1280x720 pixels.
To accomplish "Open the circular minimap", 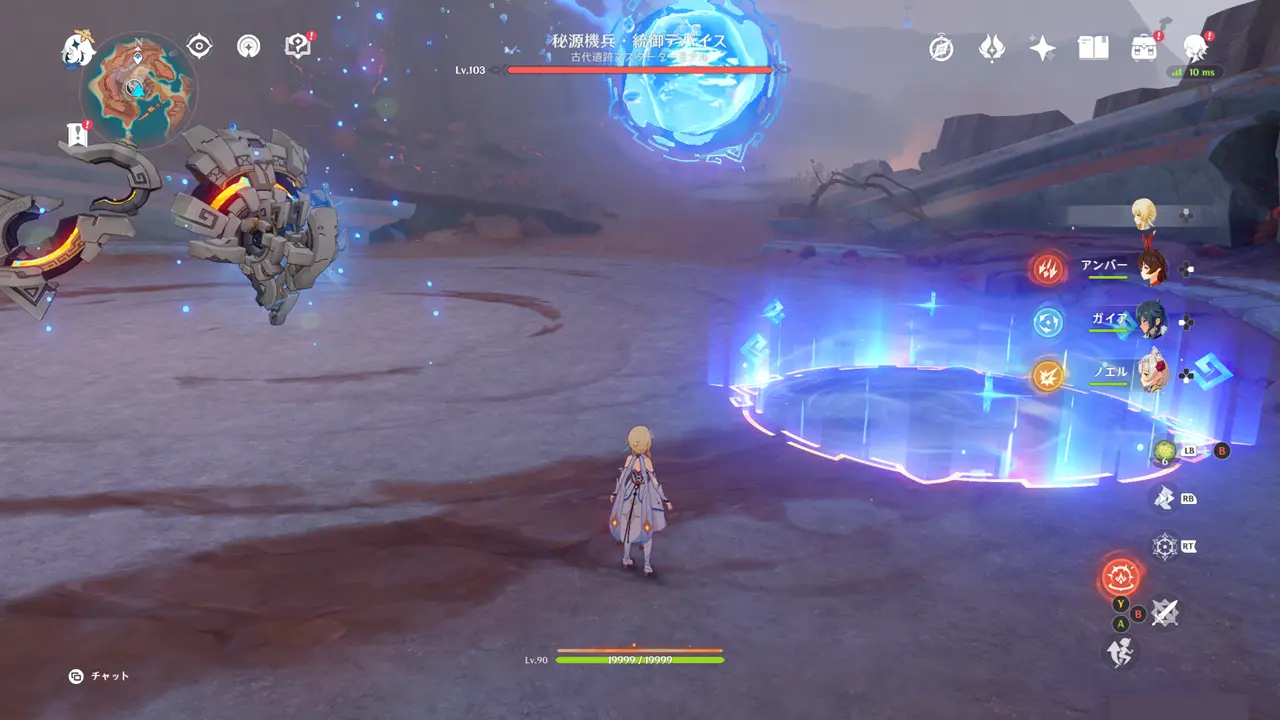I will [138, 89].
